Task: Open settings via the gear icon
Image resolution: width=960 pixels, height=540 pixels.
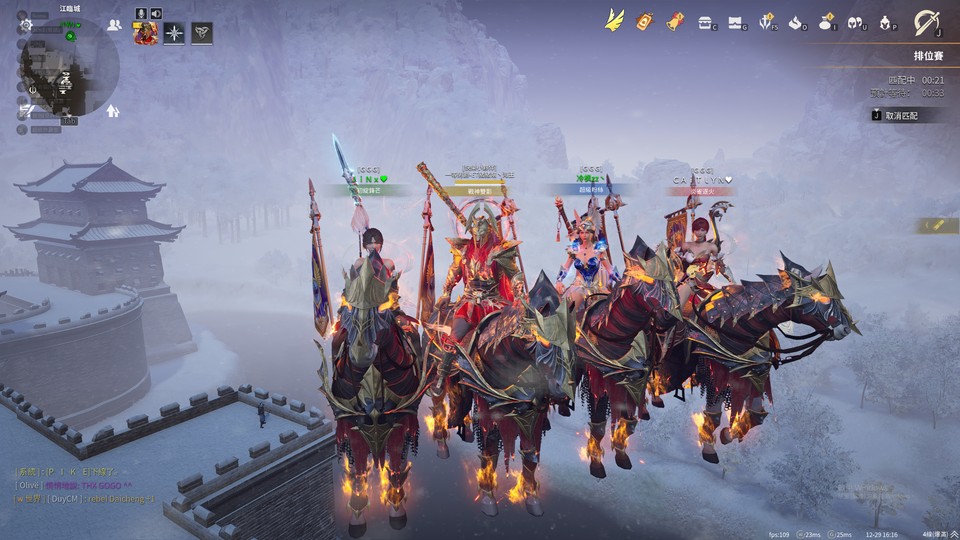Action: point(26,24)
